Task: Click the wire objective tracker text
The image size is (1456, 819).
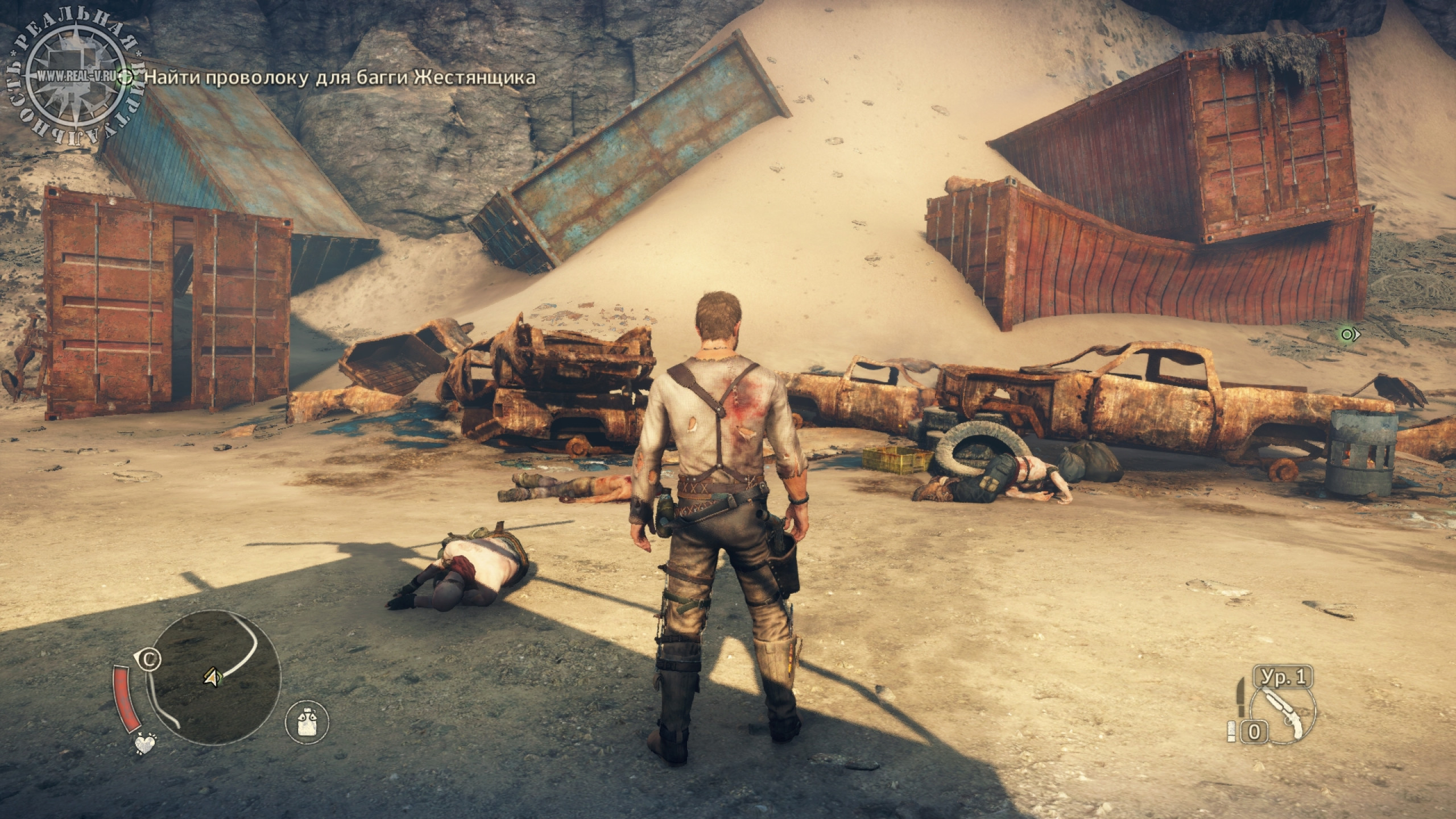Action: click(x=340, y=77)
